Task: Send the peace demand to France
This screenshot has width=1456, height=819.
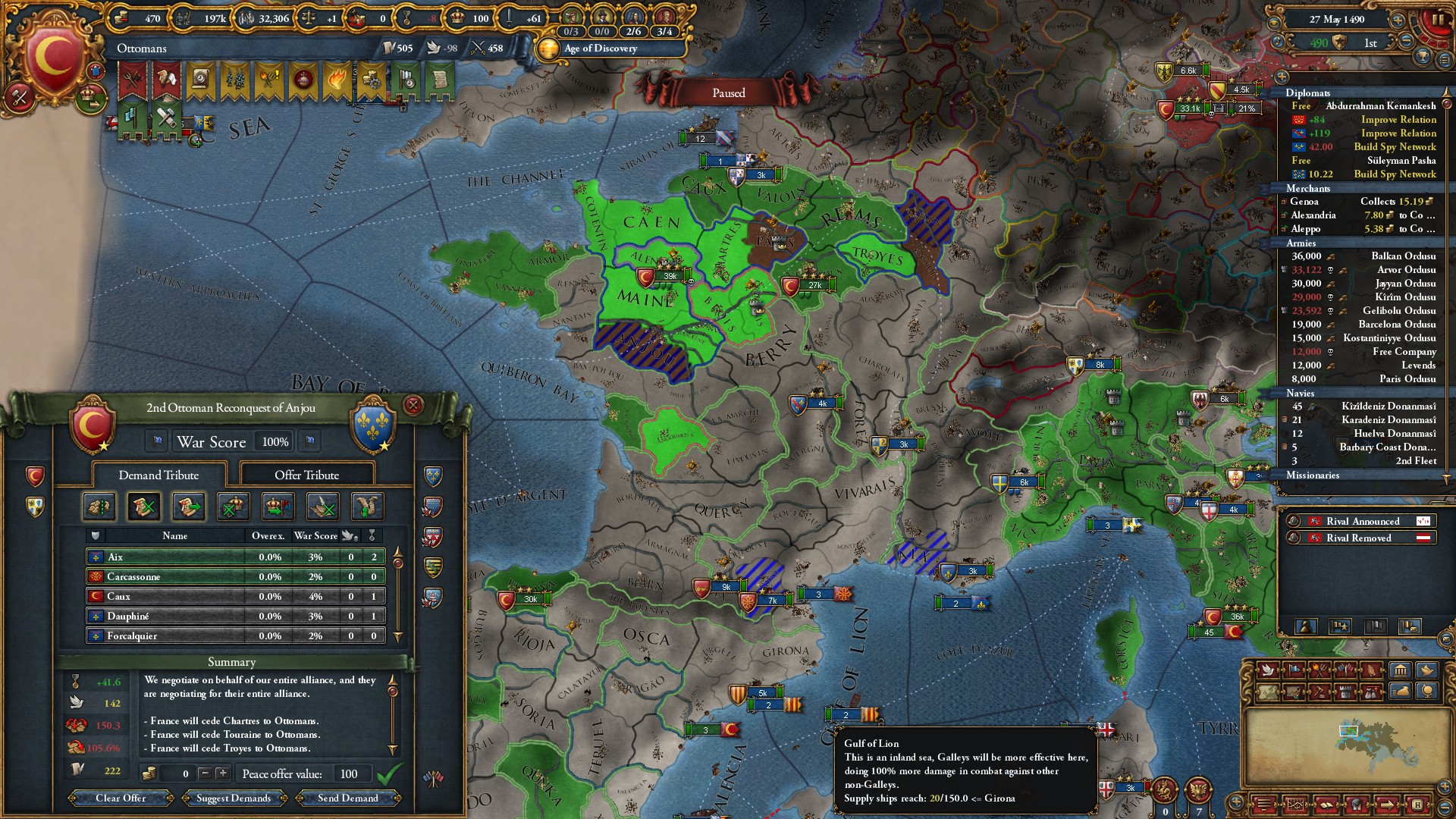Action: click(x=347, y=798)
